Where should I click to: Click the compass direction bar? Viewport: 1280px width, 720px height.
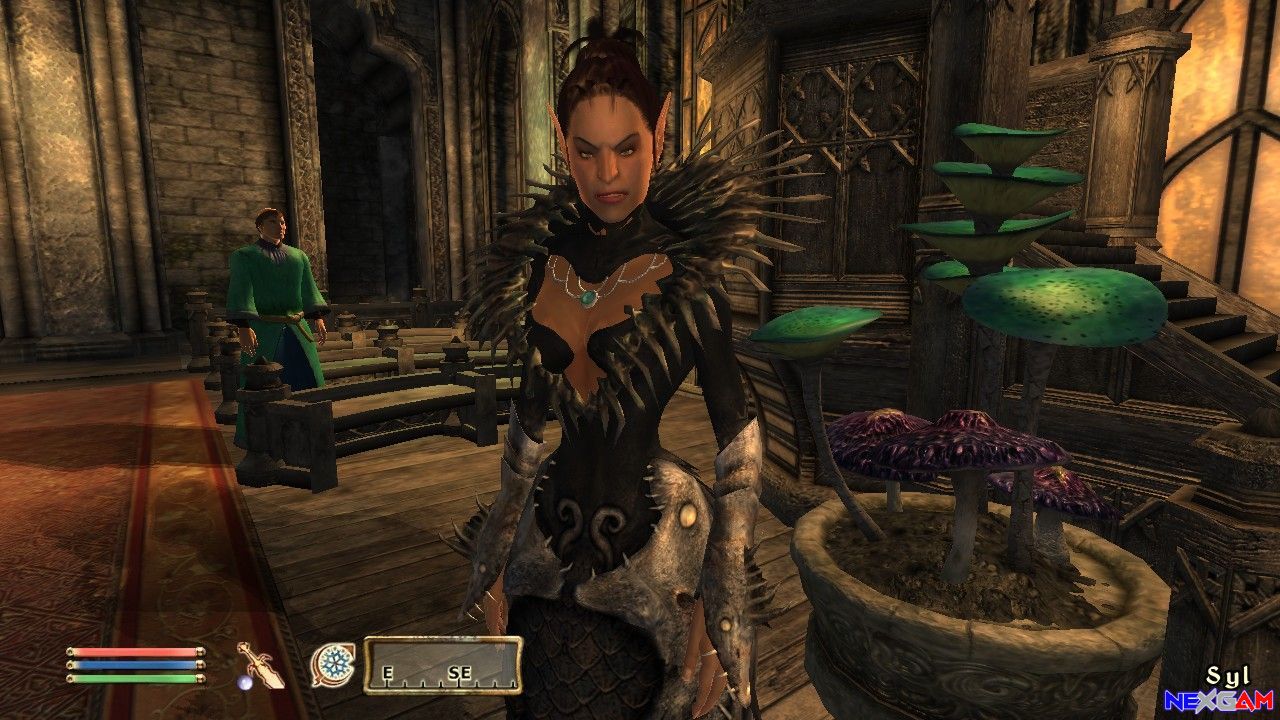(x=442, y=665)
